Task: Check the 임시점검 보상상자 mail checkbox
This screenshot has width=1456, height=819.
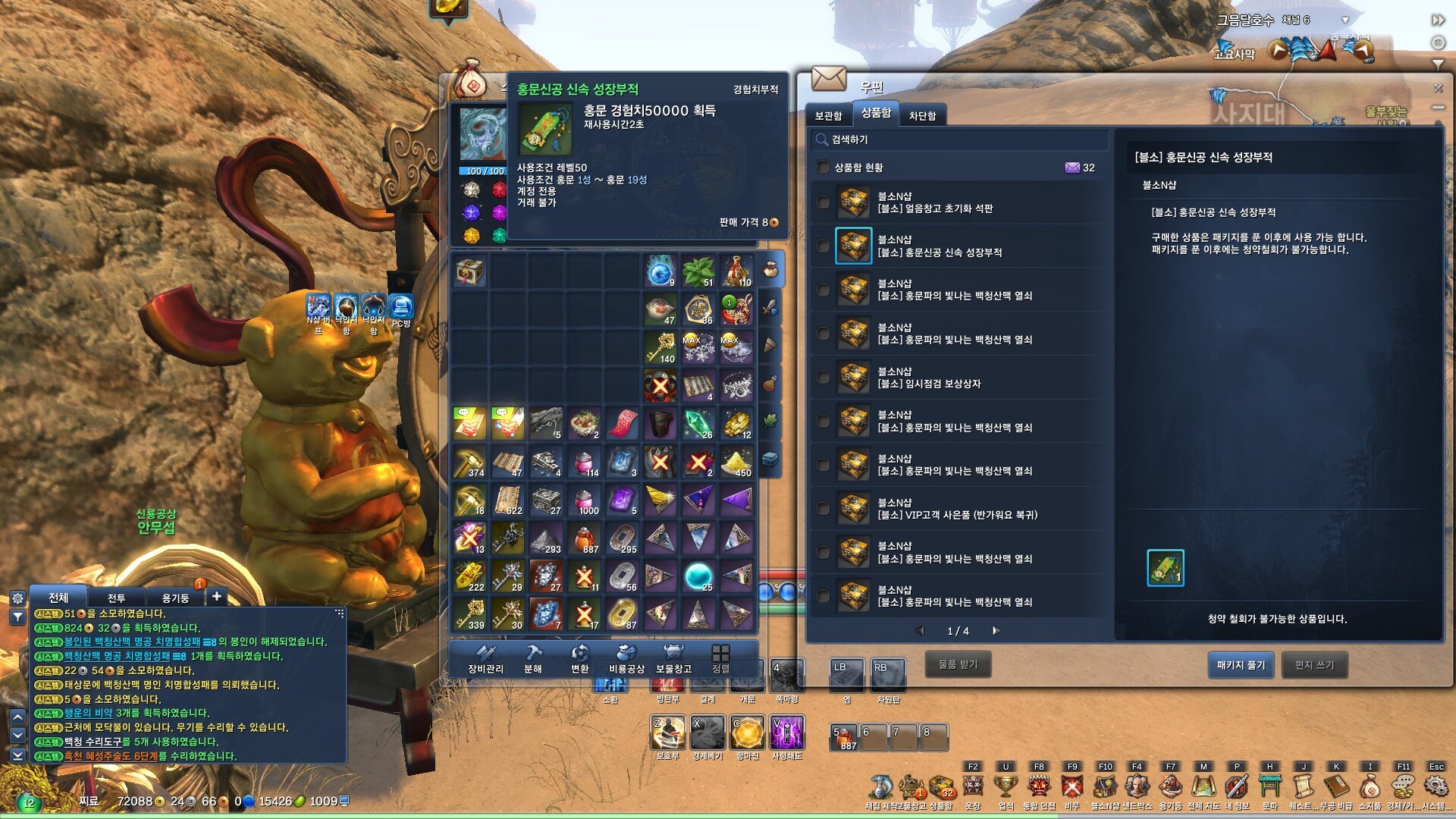Action: coord(823,378)
